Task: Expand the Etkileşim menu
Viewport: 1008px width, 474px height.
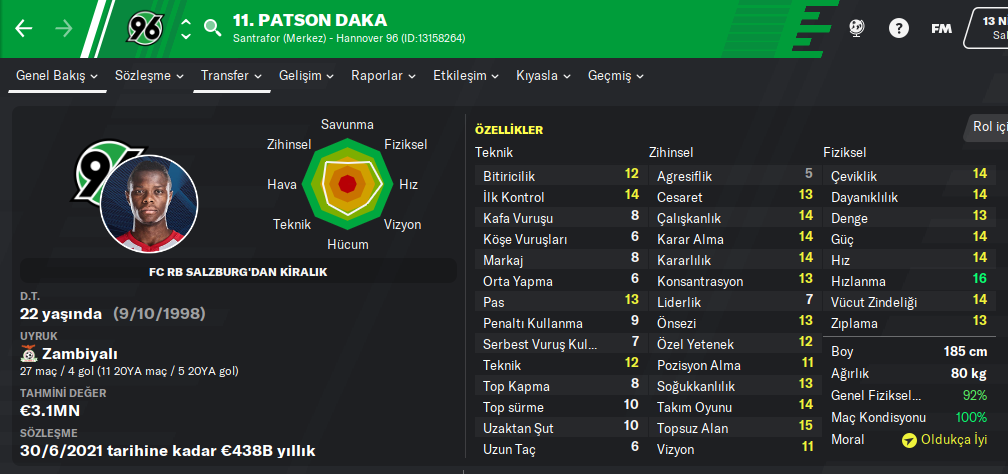Action: click(466, 76)
